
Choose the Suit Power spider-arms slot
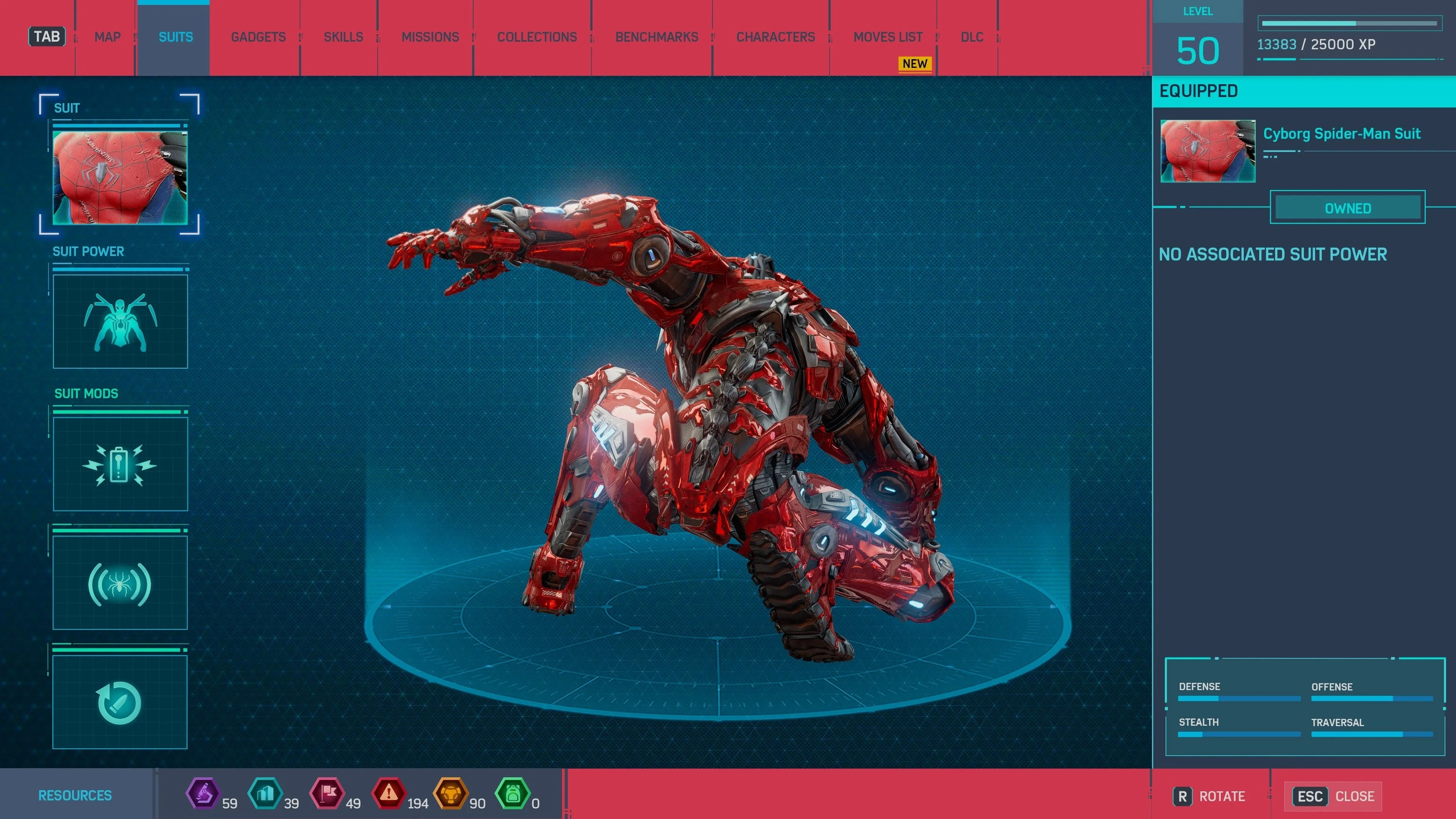pyautogui.click(x=120, y=322)
